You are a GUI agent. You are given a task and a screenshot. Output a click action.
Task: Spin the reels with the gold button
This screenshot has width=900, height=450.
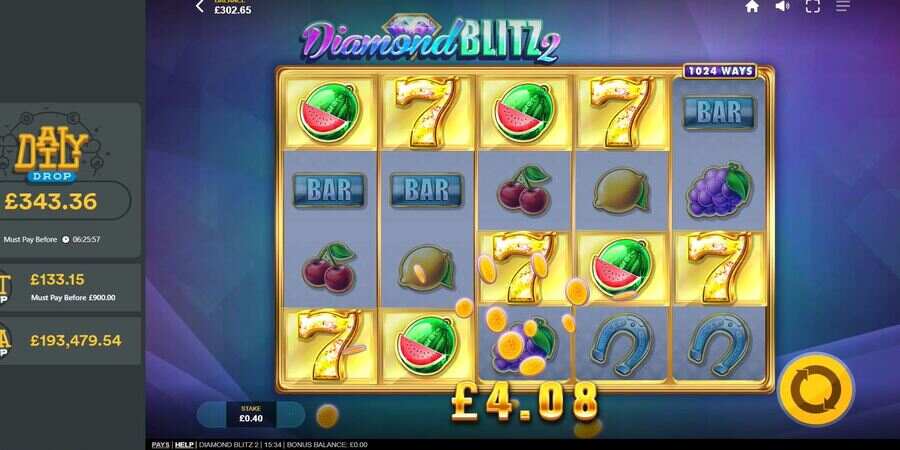tap(815, 389)
